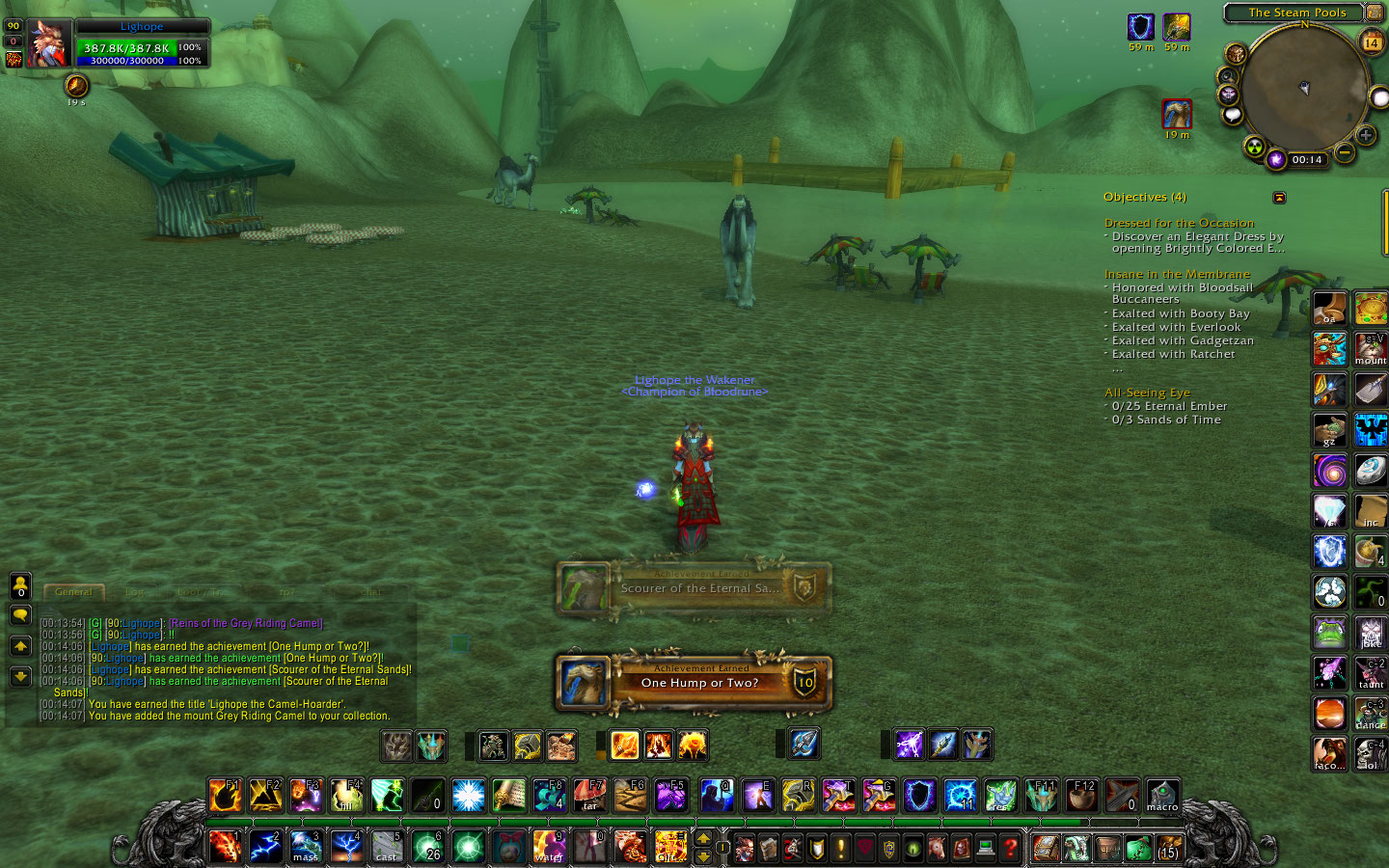Select the Lighope player portrait
1389x868 pixels.
[x=48, y=44]
